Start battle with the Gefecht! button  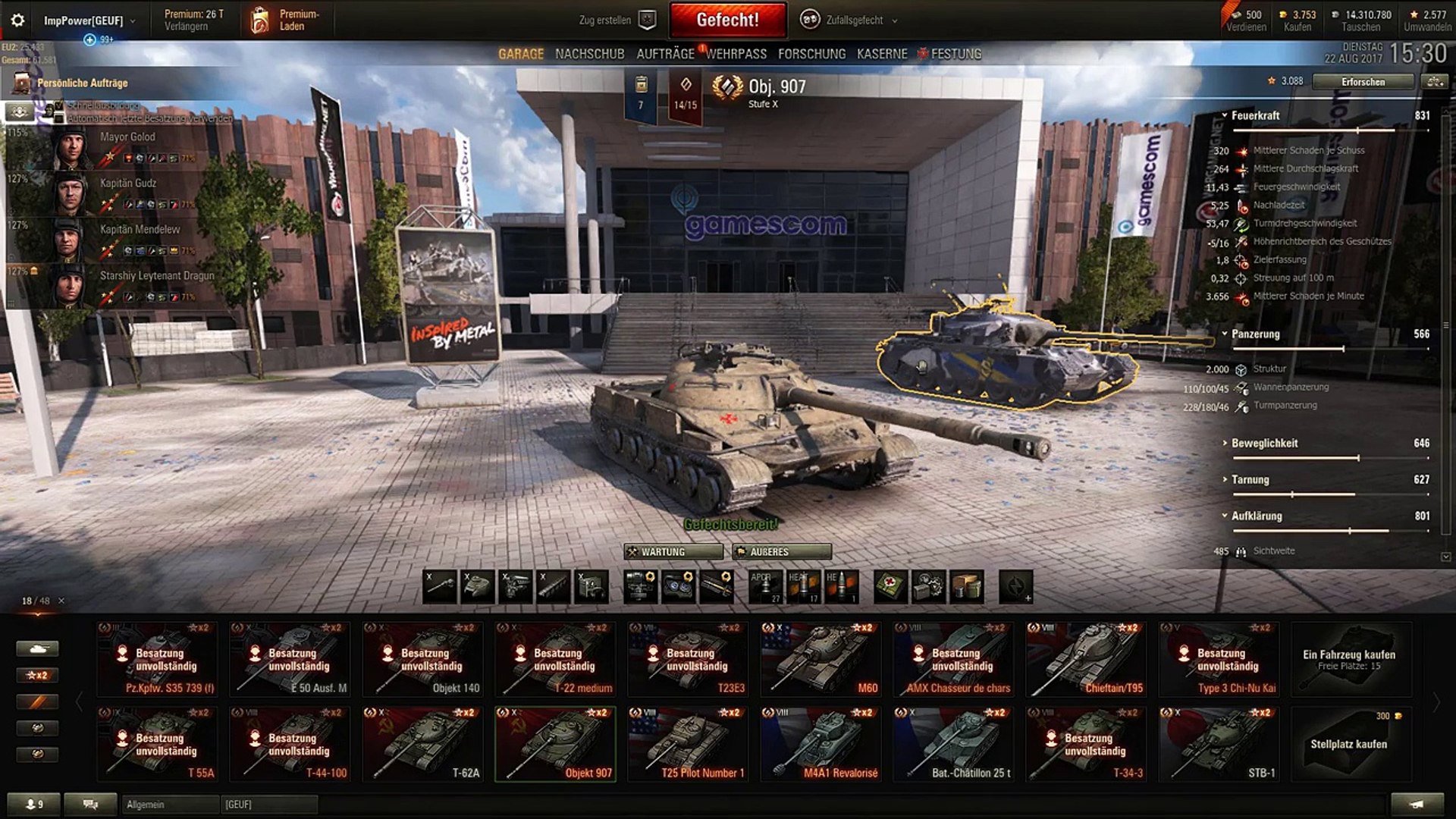(727, 20)
